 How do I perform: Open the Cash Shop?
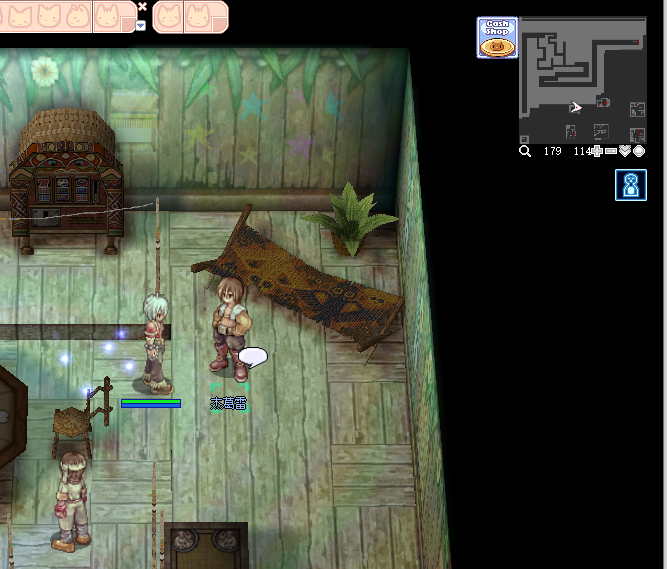pos(497,38)
